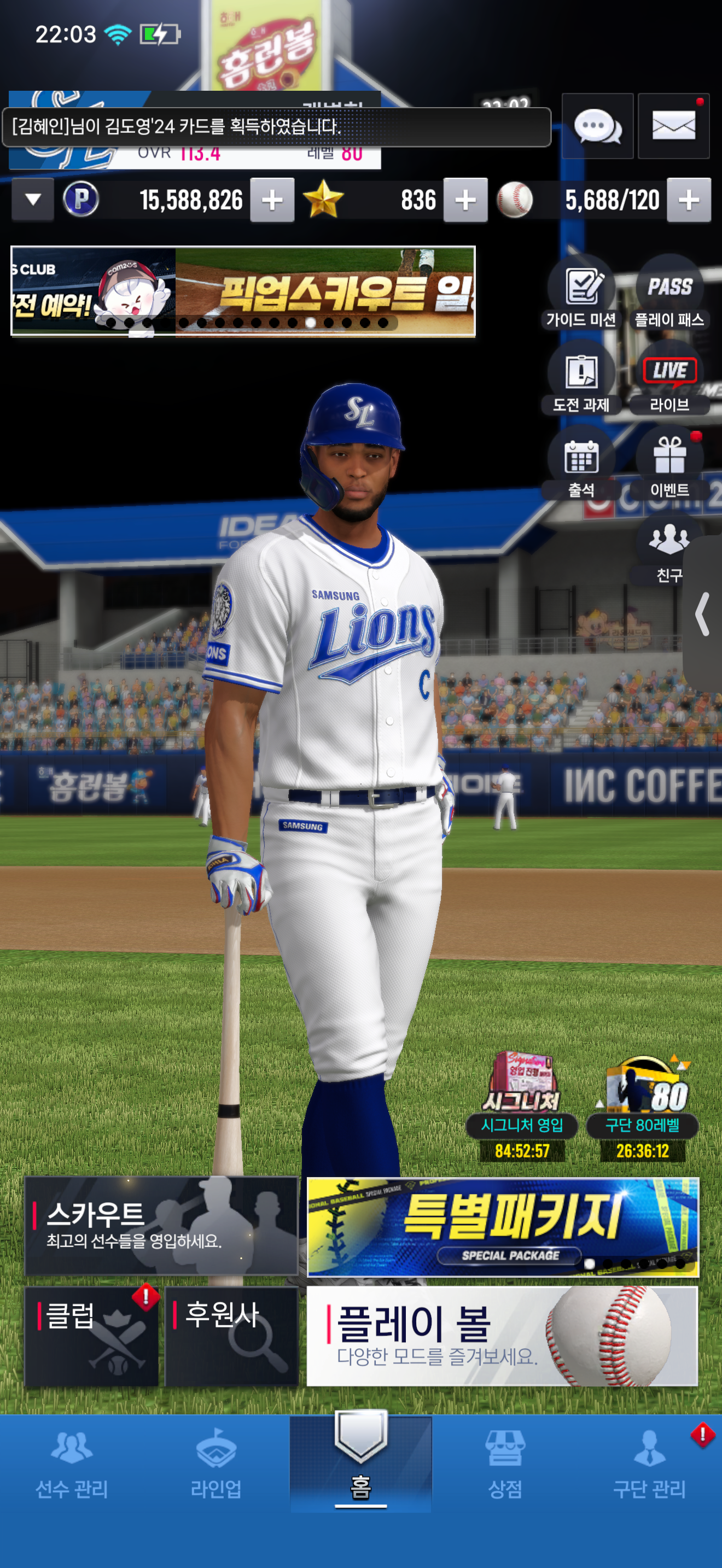This screenshot has width=722, height=1568.
Task: Switch to the 상점 shop tab
Action: pos(505,1464)
